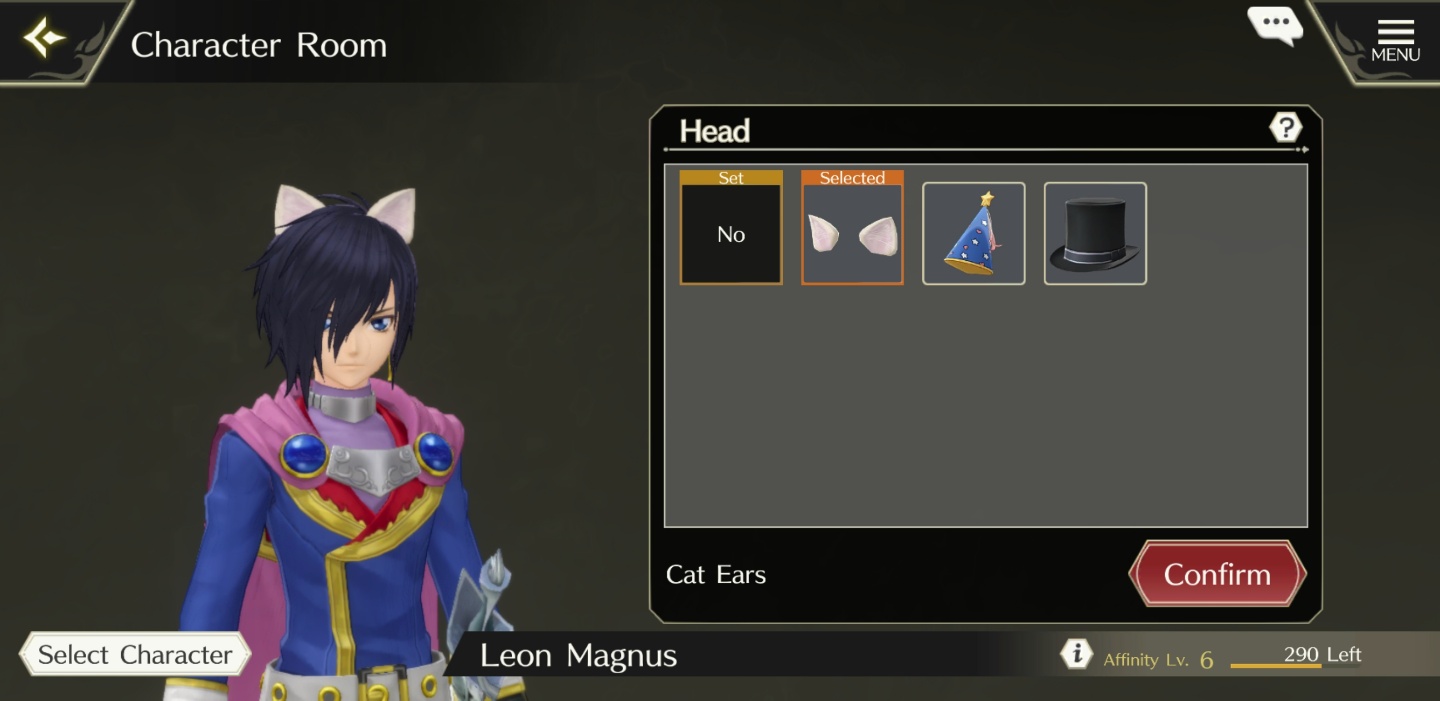Image resolution: width=1440 pixels, height=701 pixels.
Task: Go back using the arrow button
Action: pyautogui.click(x=45, y=38)
